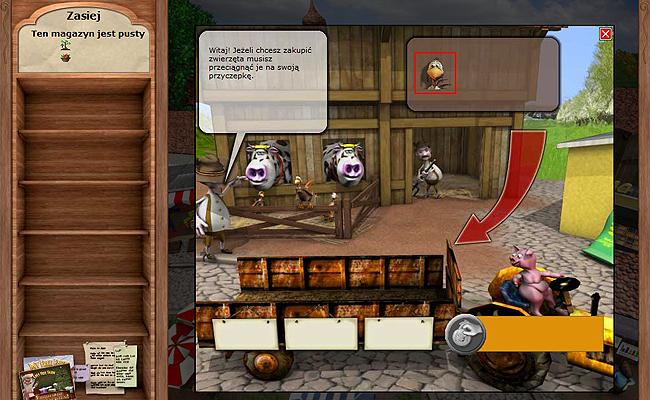This screenshot has width=650, height=400.
Task: Select the chicken in the animal panel
Action: [x=435, y=73]
